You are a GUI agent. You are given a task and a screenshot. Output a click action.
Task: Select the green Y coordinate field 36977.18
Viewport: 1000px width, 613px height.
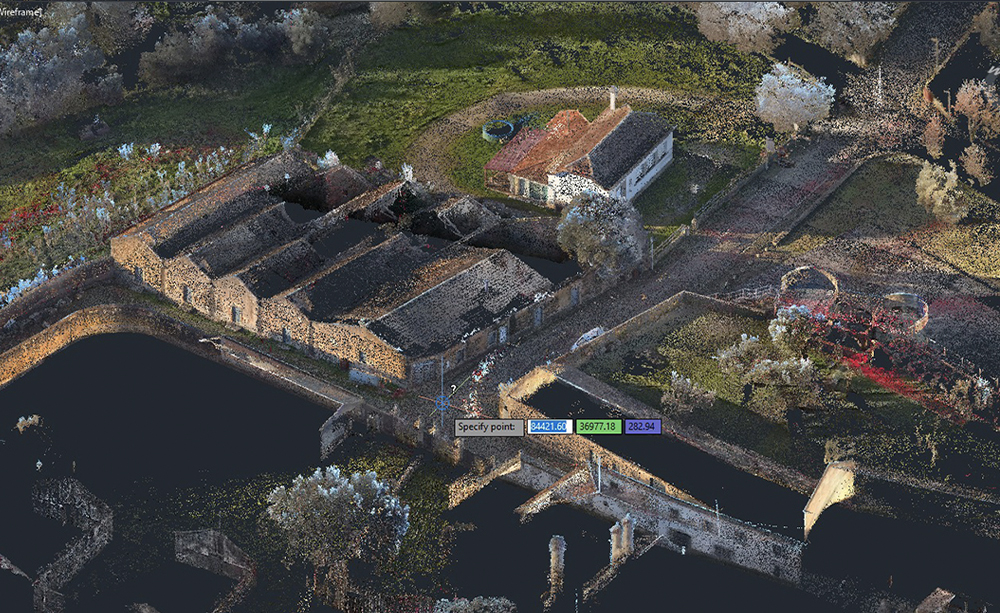598,427
